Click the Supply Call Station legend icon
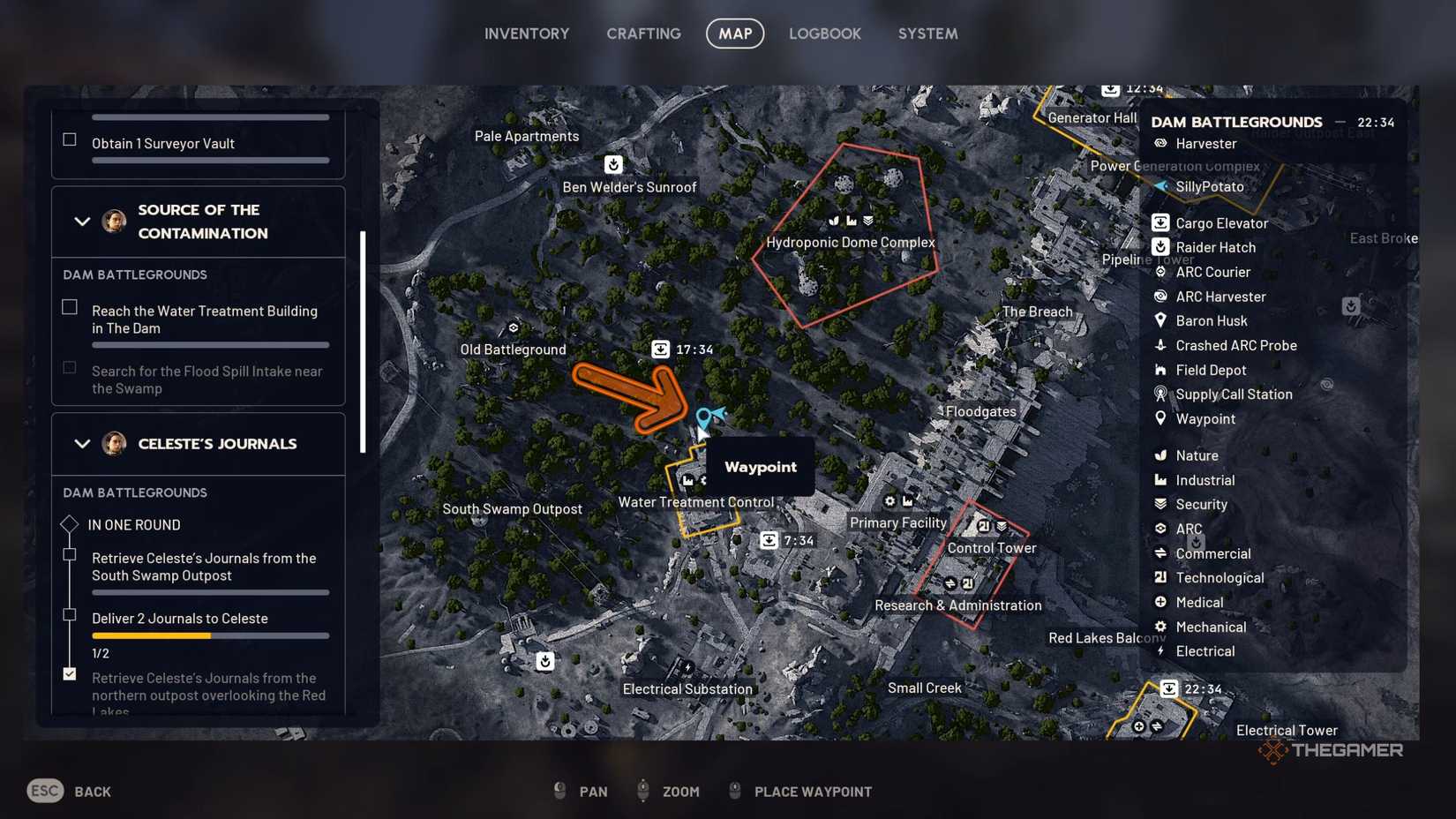The image size is (1456, 819). (1161, 394)
